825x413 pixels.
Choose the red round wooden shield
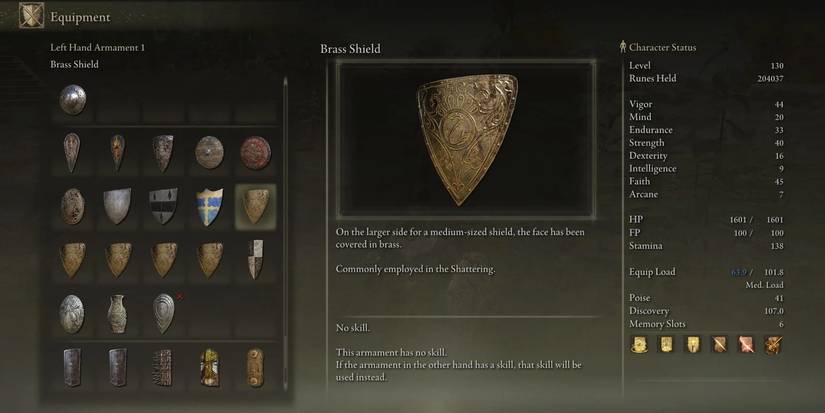point(255,152)
